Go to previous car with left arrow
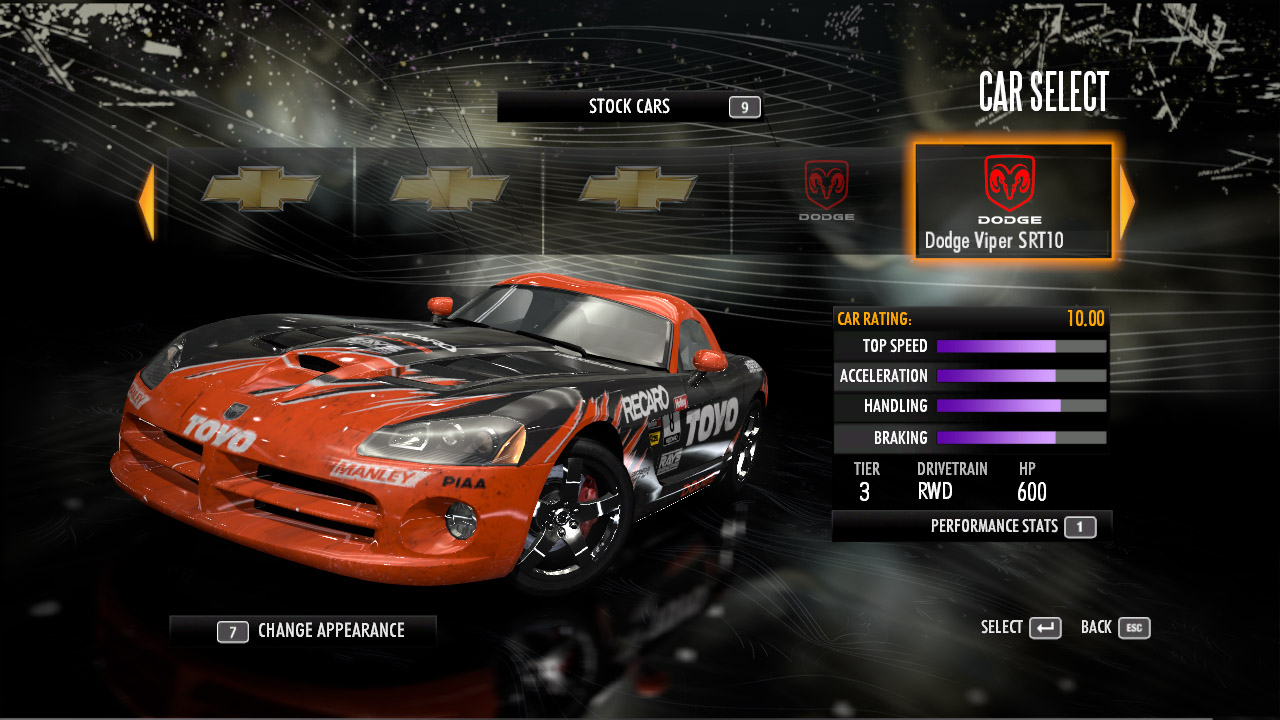The height and width of the screenshot is (720, 1280). click(146, 202)
